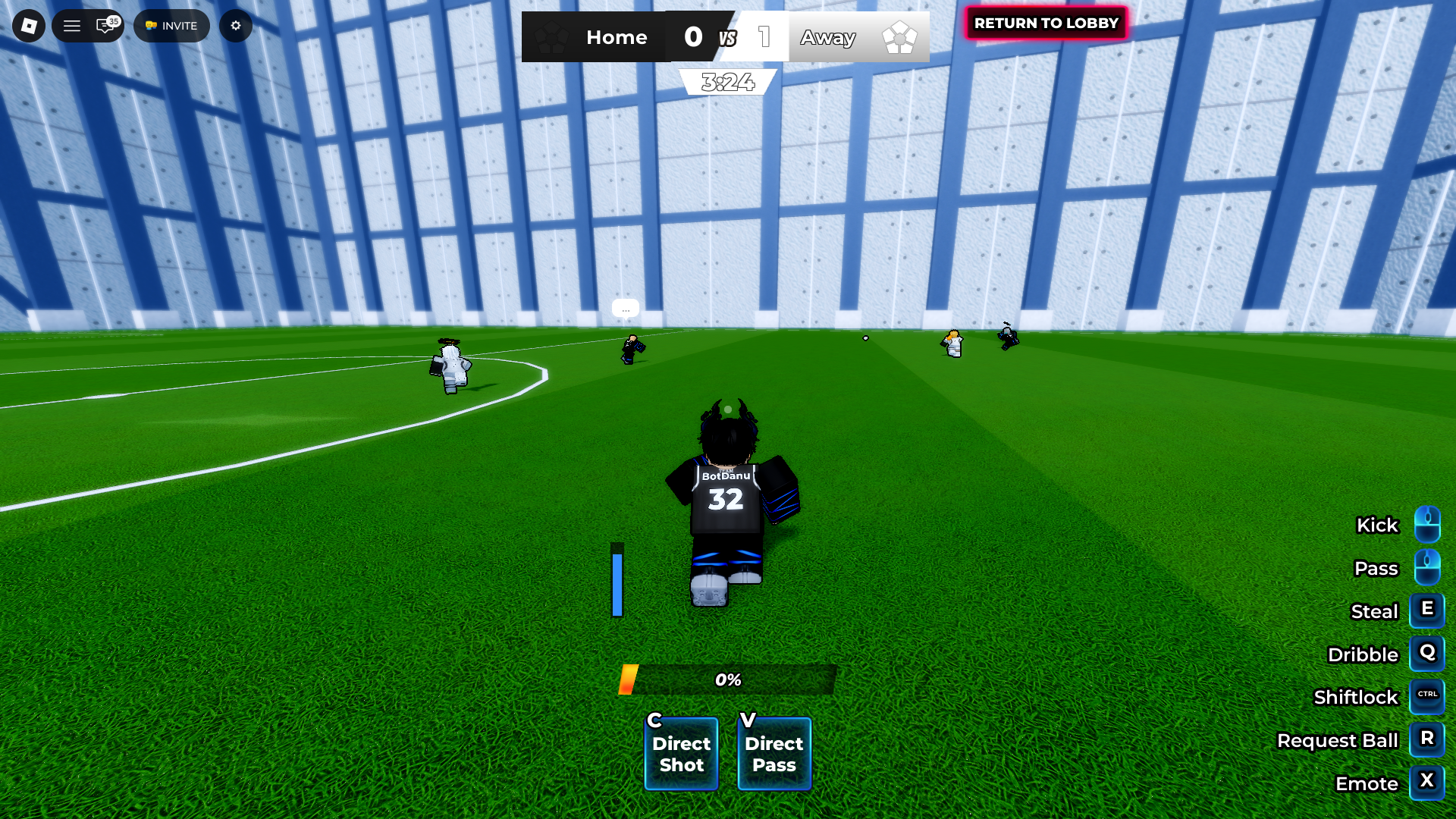Click the Return to Lobby button
Screen dimensions: 1456x819
pyautogui.click(x=1046, y=24)
